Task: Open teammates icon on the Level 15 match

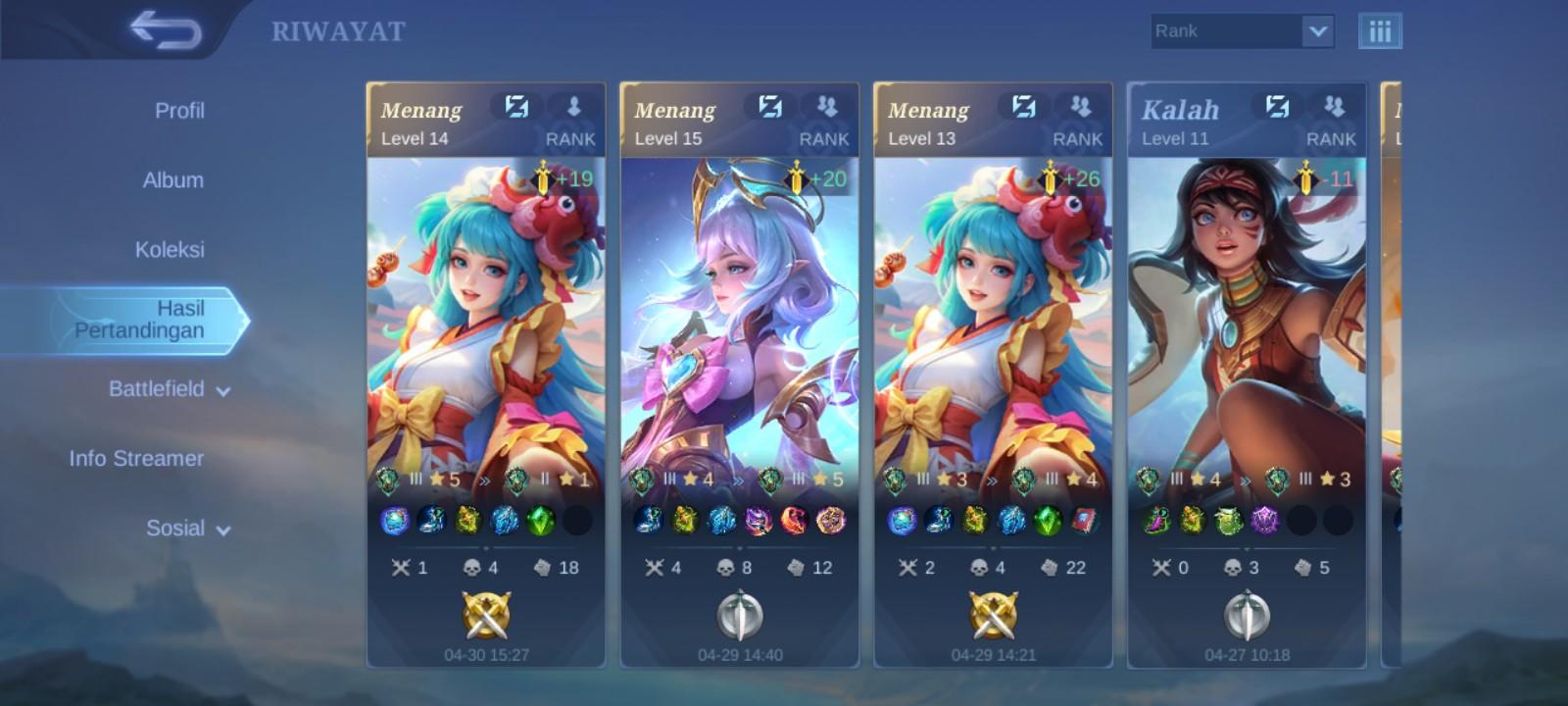Action: click(x=828, y=109)
